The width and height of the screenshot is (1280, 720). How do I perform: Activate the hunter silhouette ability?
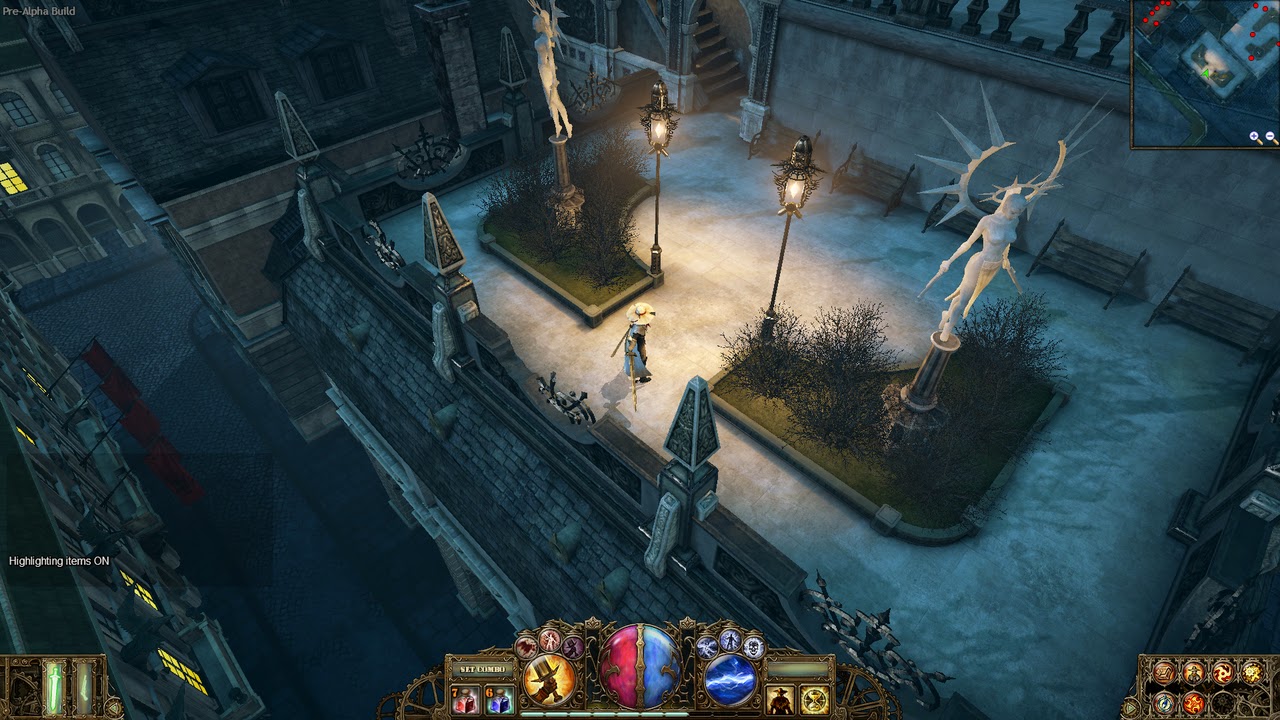click(x=779, y=699)
